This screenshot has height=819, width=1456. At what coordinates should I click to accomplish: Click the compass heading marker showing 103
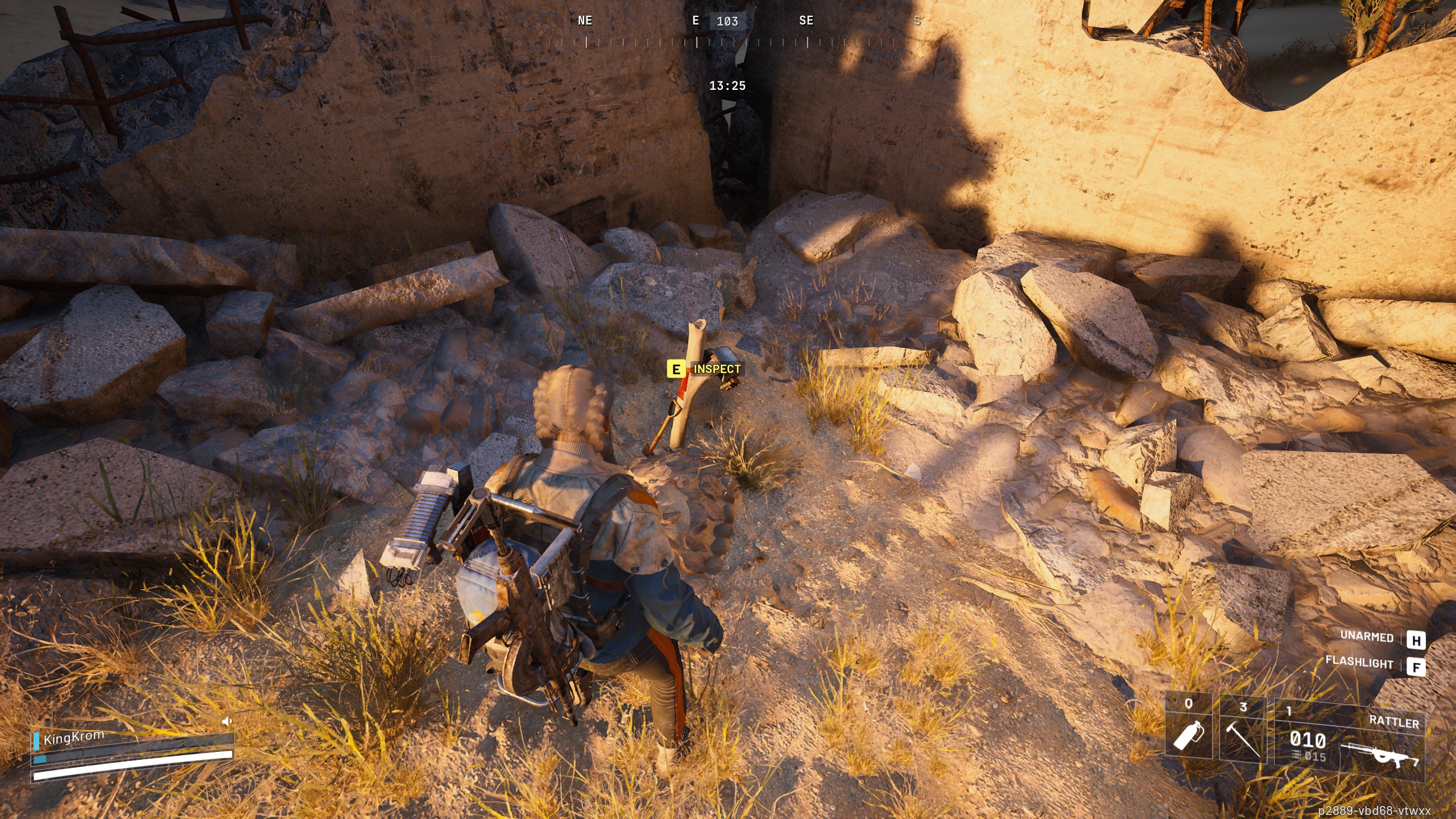(729, 22)
